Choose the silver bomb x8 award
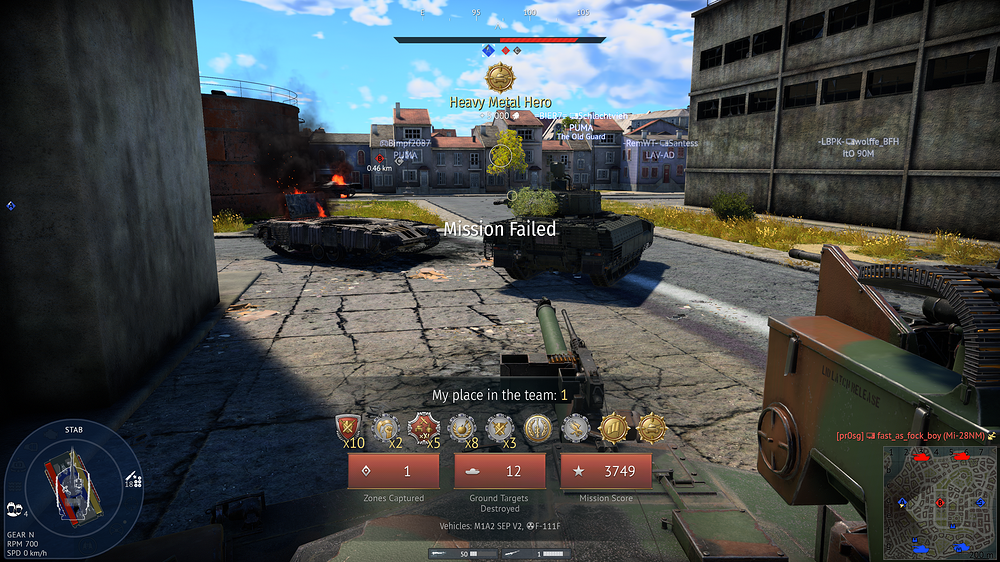 point(461,428)
